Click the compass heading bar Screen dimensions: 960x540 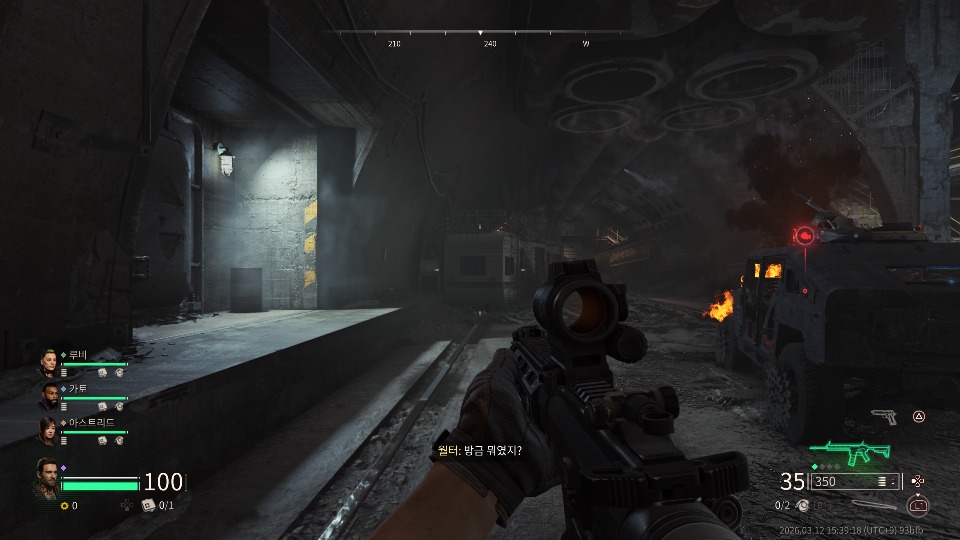pos(480,34)
